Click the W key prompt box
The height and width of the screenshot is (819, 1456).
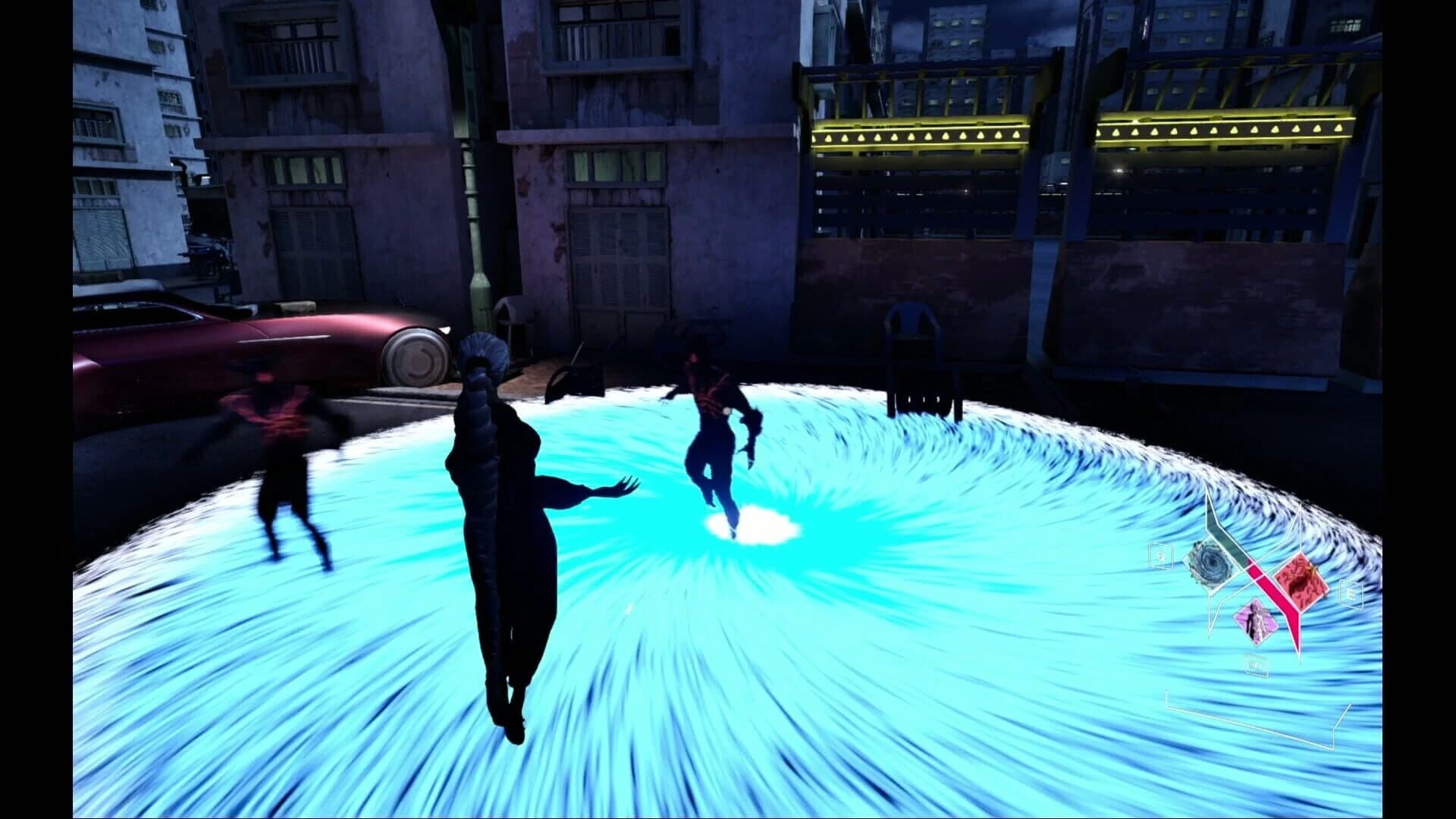1256,664
